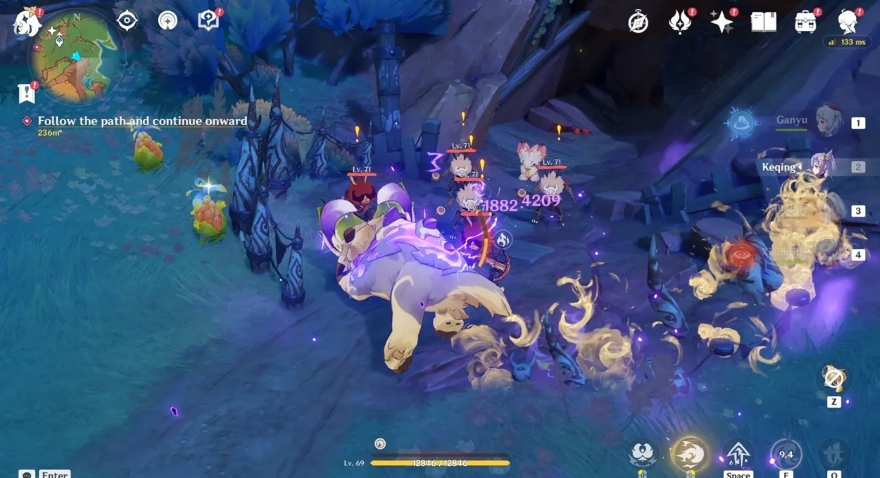Open the Wish menu star icon
Screen dimensions: 880x478
tap(722, 21)
